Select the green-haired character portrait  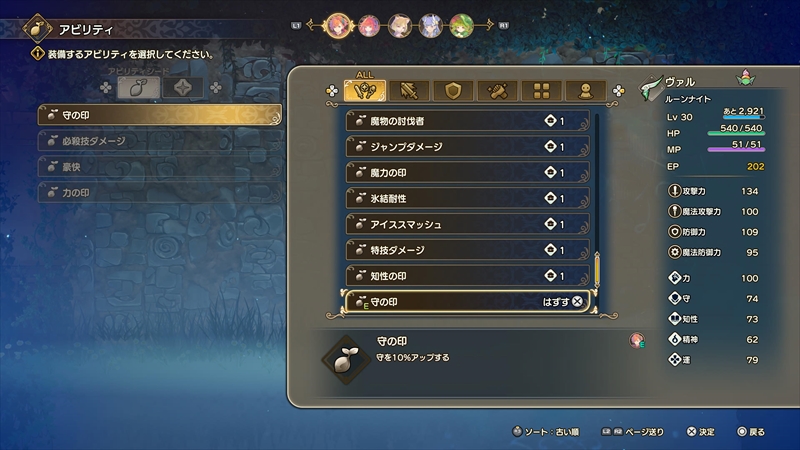461,24
